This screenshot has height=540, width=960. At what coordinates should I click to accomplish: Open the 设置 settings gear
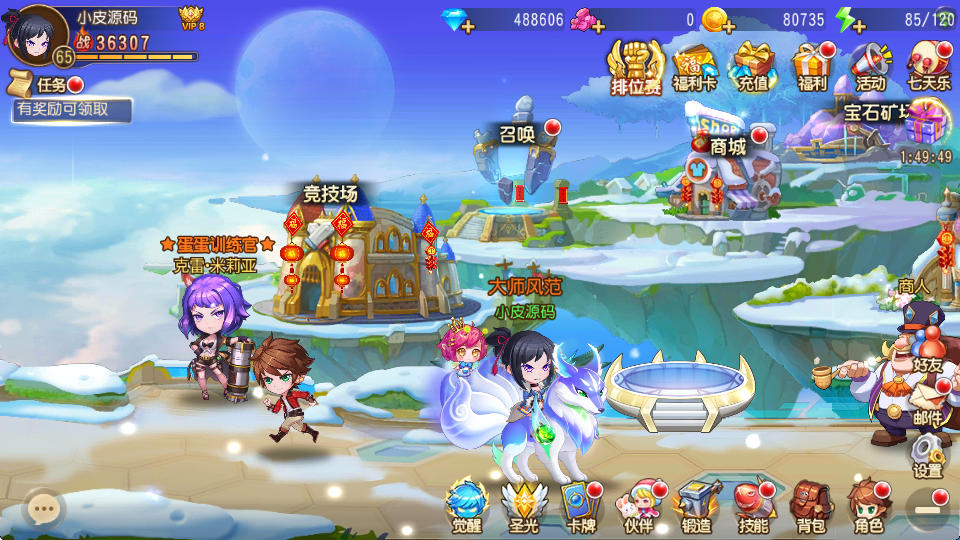pos(927,456)
